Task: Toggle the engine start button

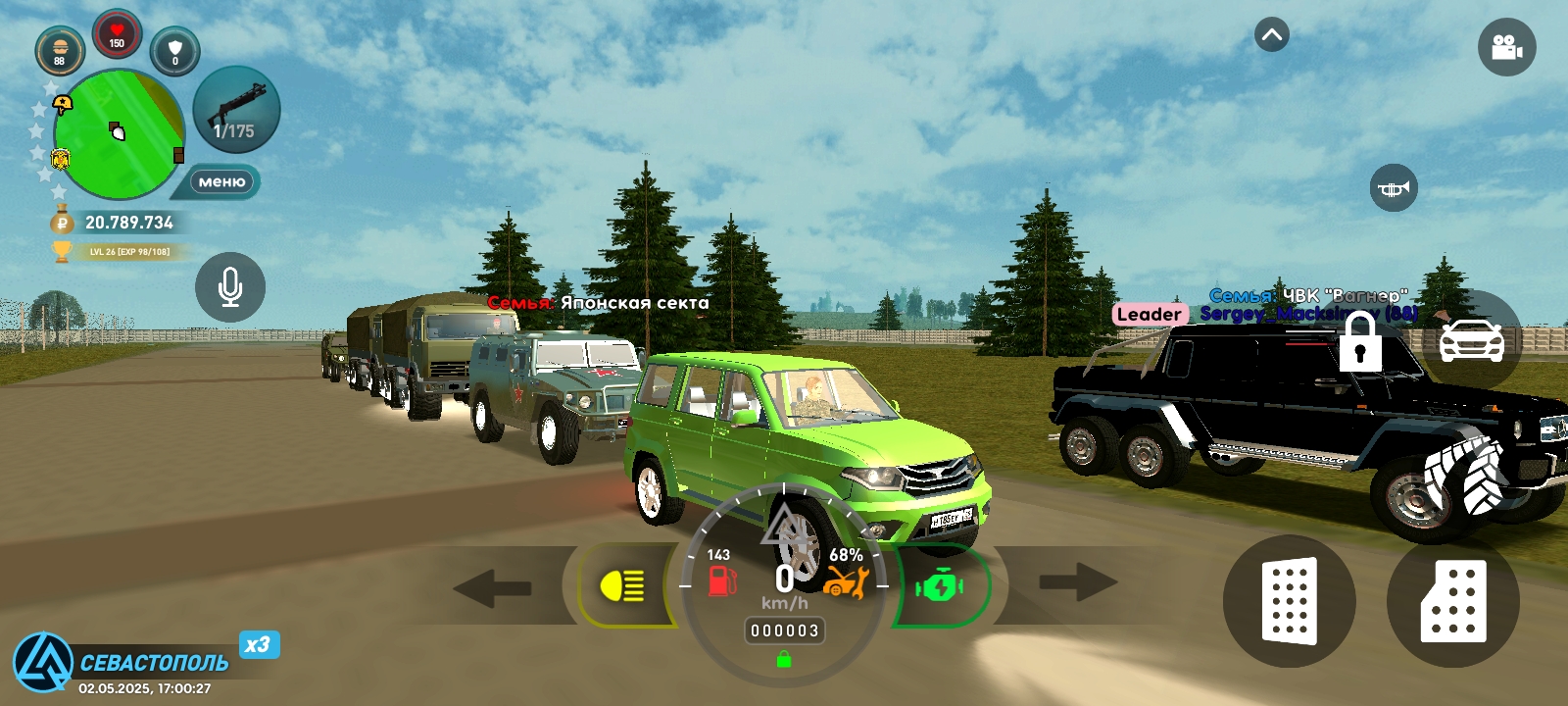Action: (939, 585)
